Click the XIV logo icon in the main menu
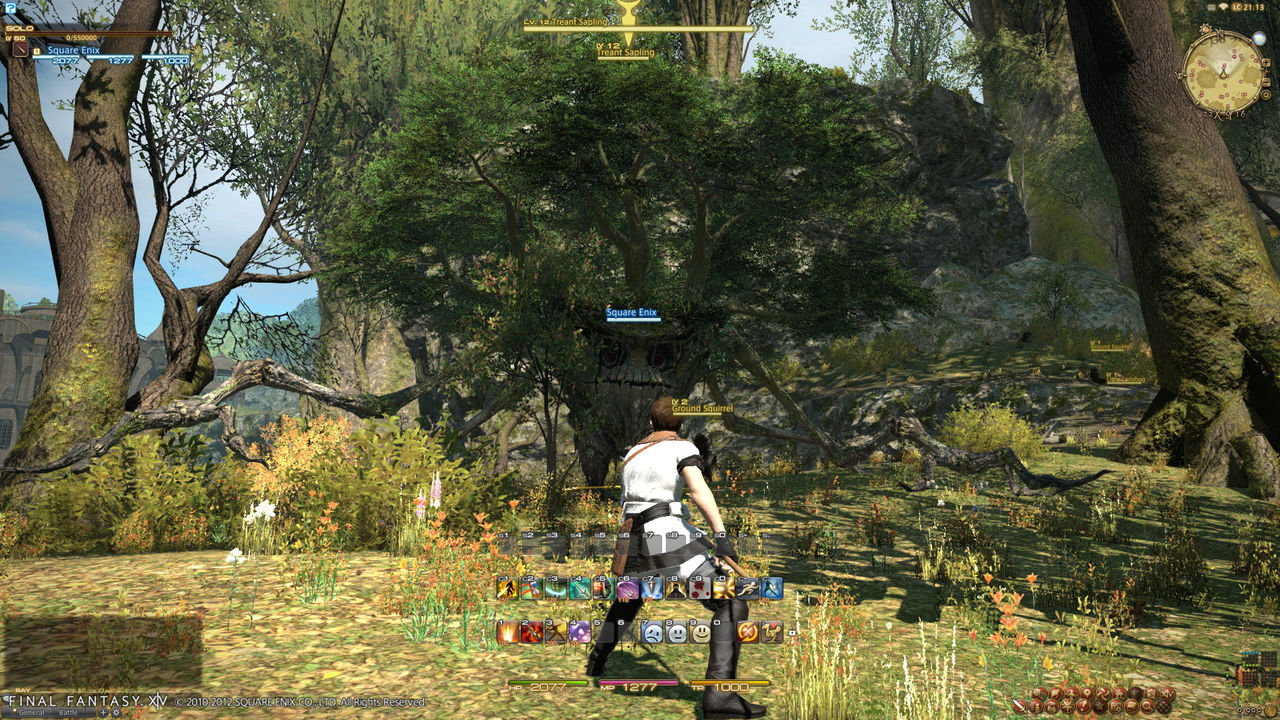 pyautogui.click(x=1168, y=693)
